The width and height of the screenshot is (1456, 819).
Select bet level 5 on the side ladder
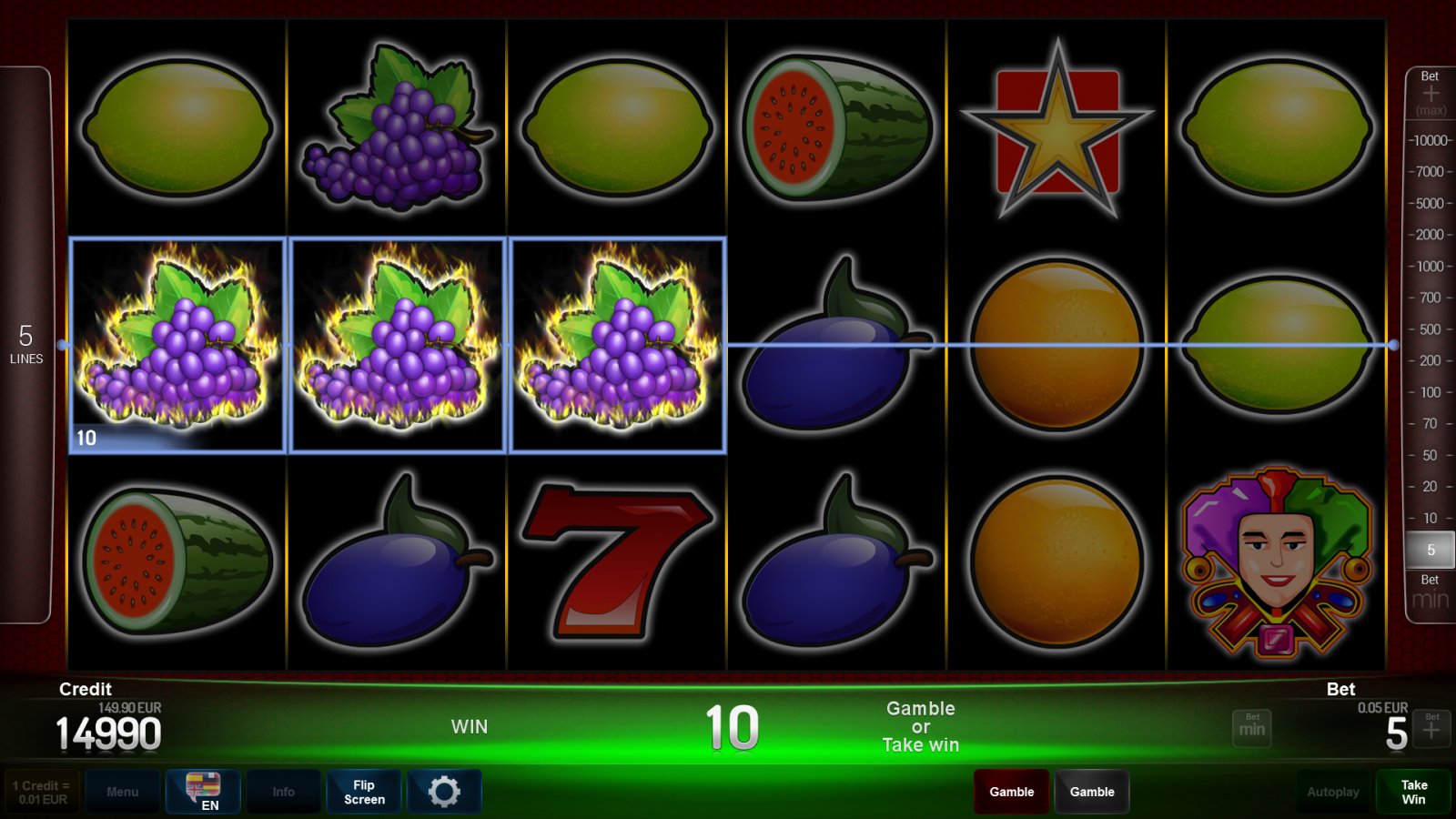pos(1431,550)
